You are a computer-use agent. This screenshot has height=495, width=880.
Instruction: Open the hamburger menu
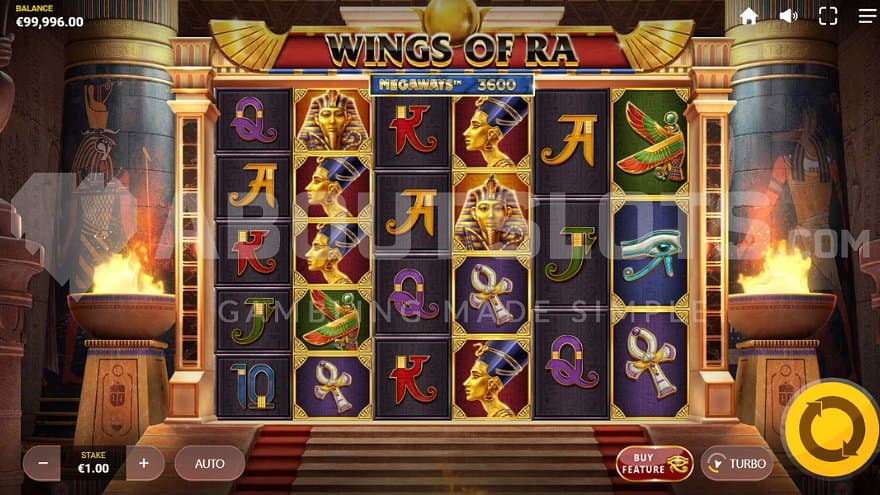pos(866,16)
